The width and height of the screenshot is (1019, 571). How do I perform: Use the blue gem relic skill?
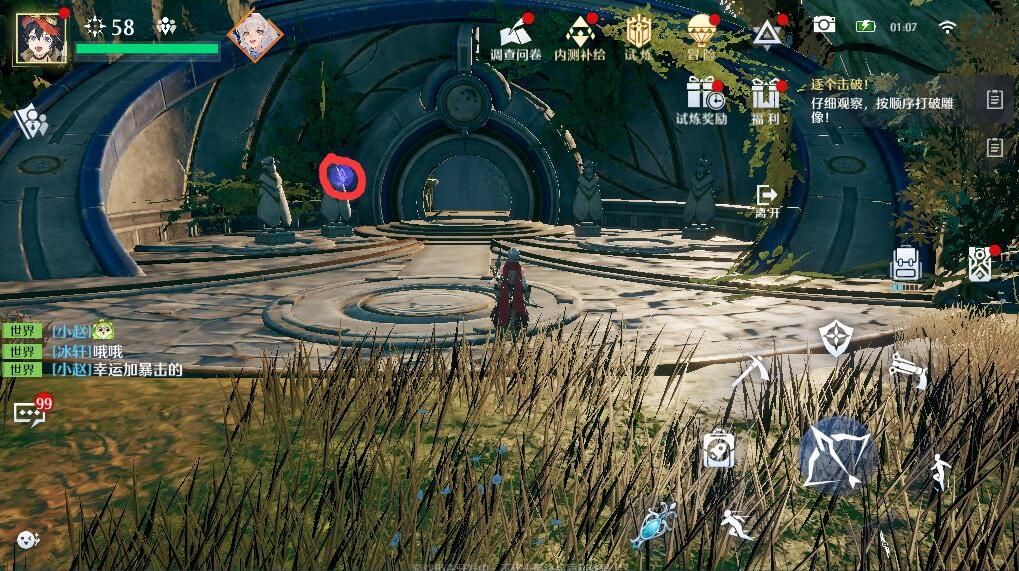click(653, 525)
